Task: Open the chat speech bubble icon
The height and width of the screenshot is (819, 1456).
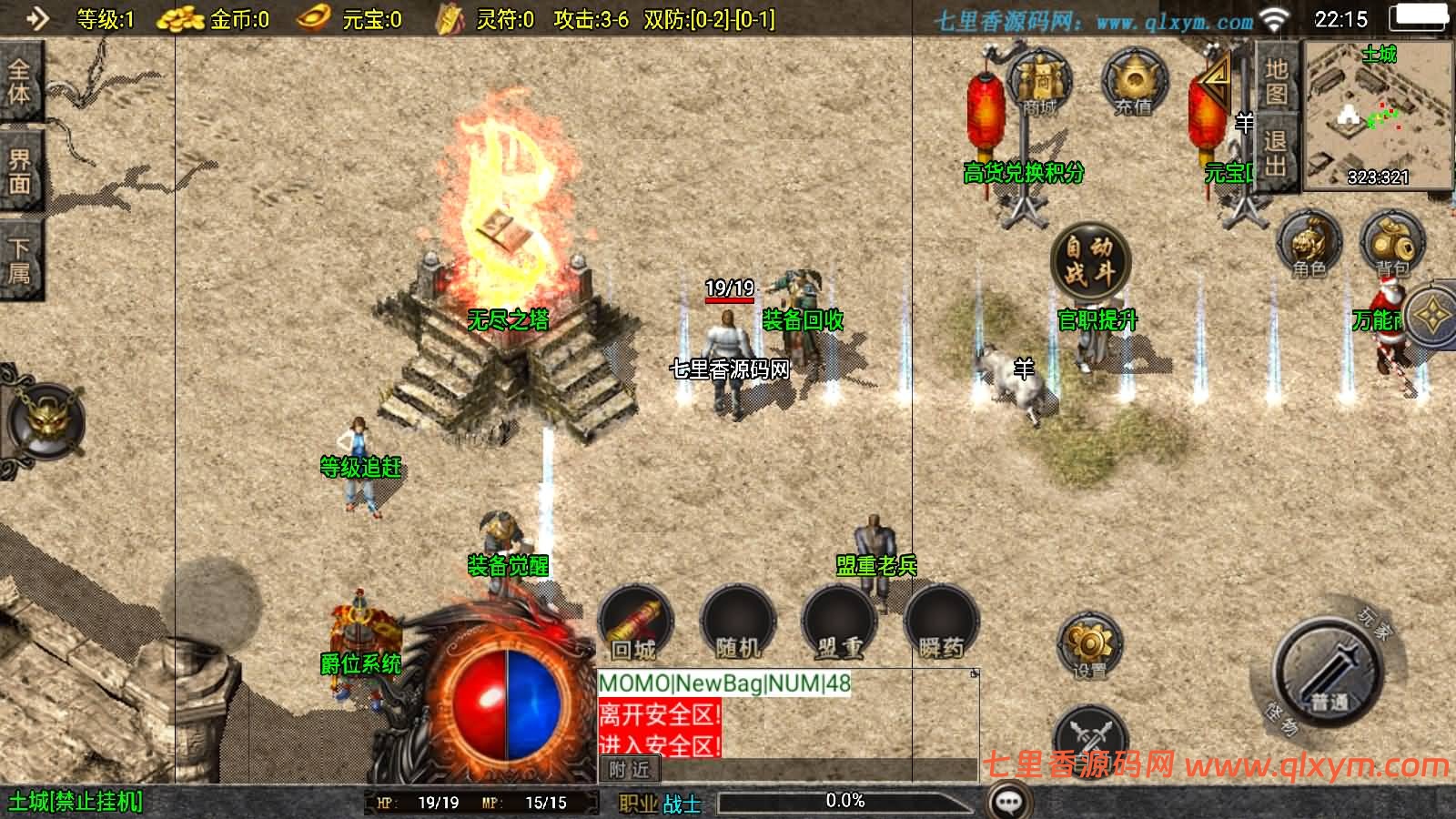Action: [x=1008, y=802]
